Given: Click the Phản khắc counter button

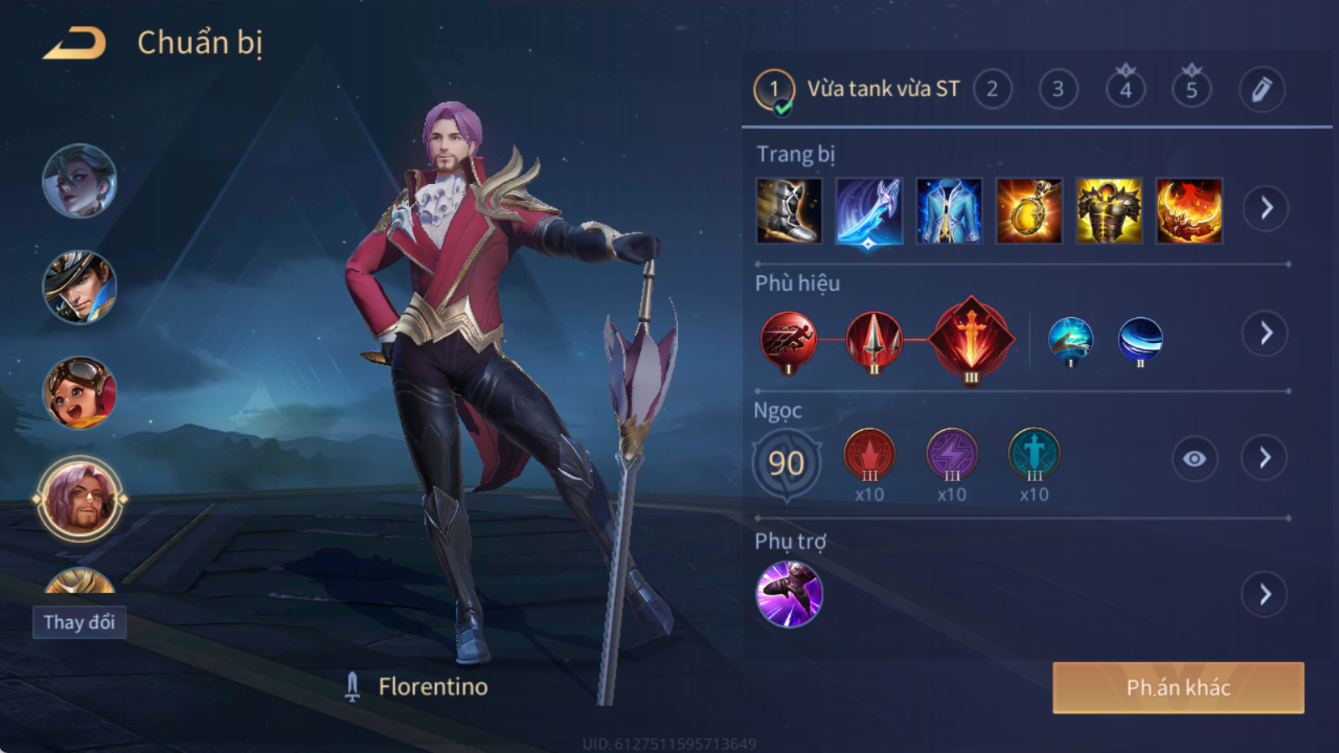Looking at the screenshot, I should click(1178, 688).
